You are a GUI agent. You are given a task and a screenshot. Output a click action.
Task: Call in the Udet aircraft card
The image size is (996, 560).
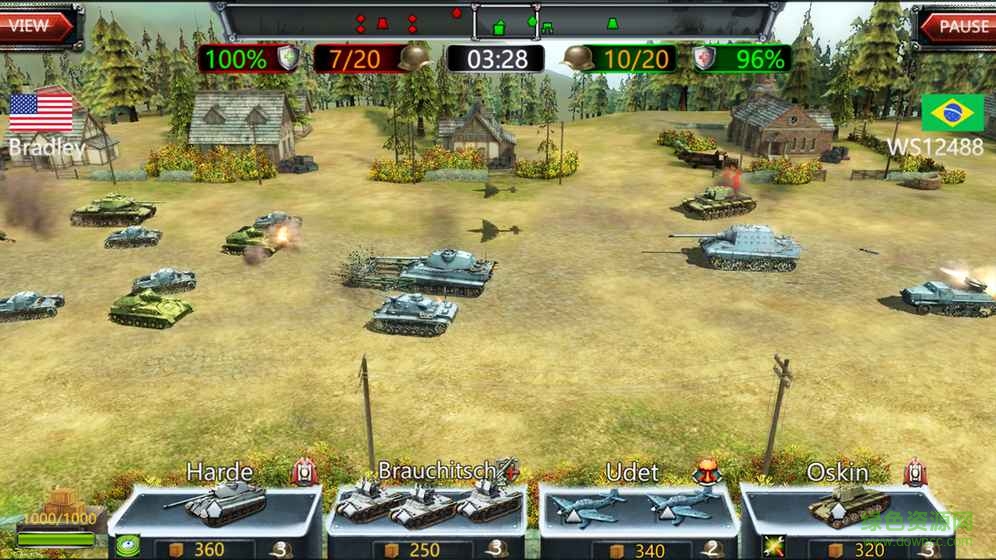(637, 507)
